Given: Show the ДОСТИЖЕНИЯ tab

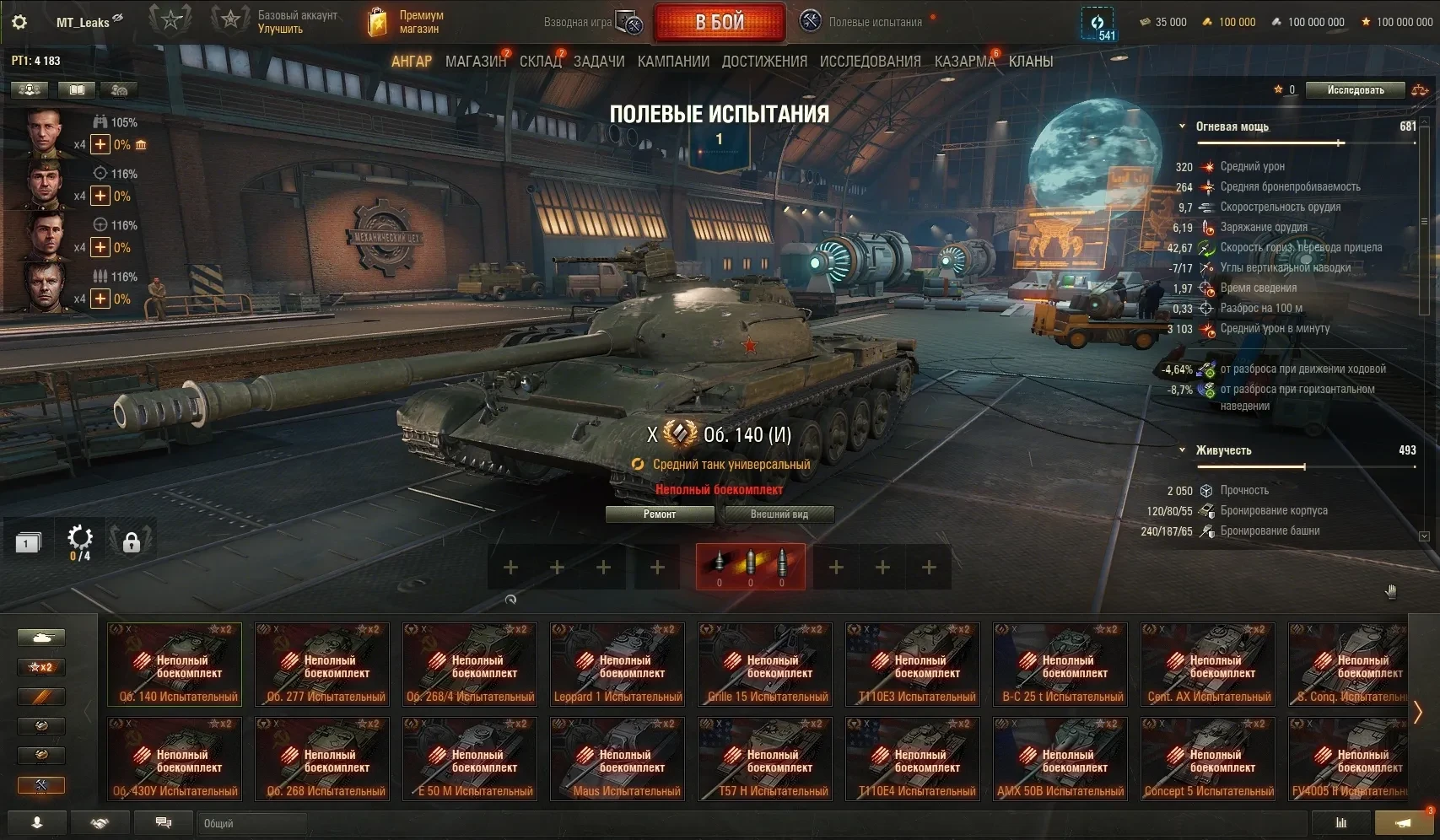Looking at the screenshot, I should 764,62.
